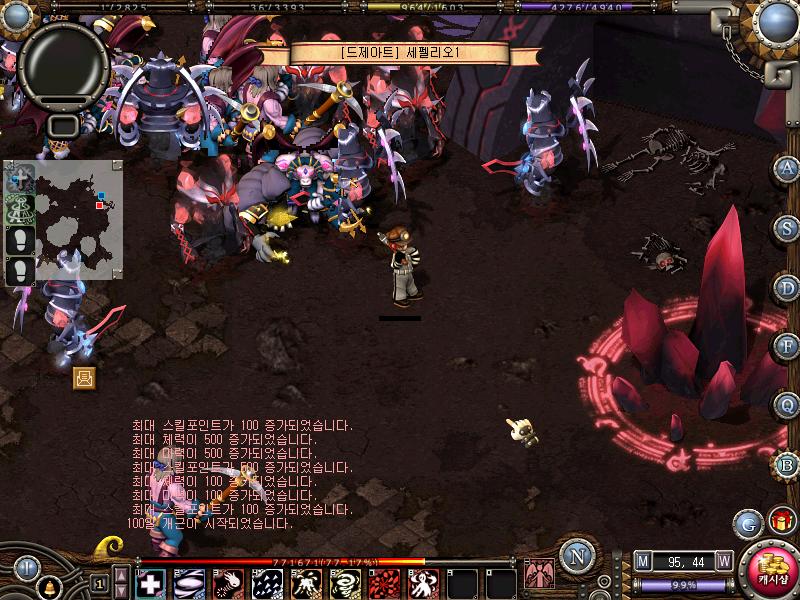Open the round D menu button
This screenshot has height=600, width=800.
[x=787, y=287]
